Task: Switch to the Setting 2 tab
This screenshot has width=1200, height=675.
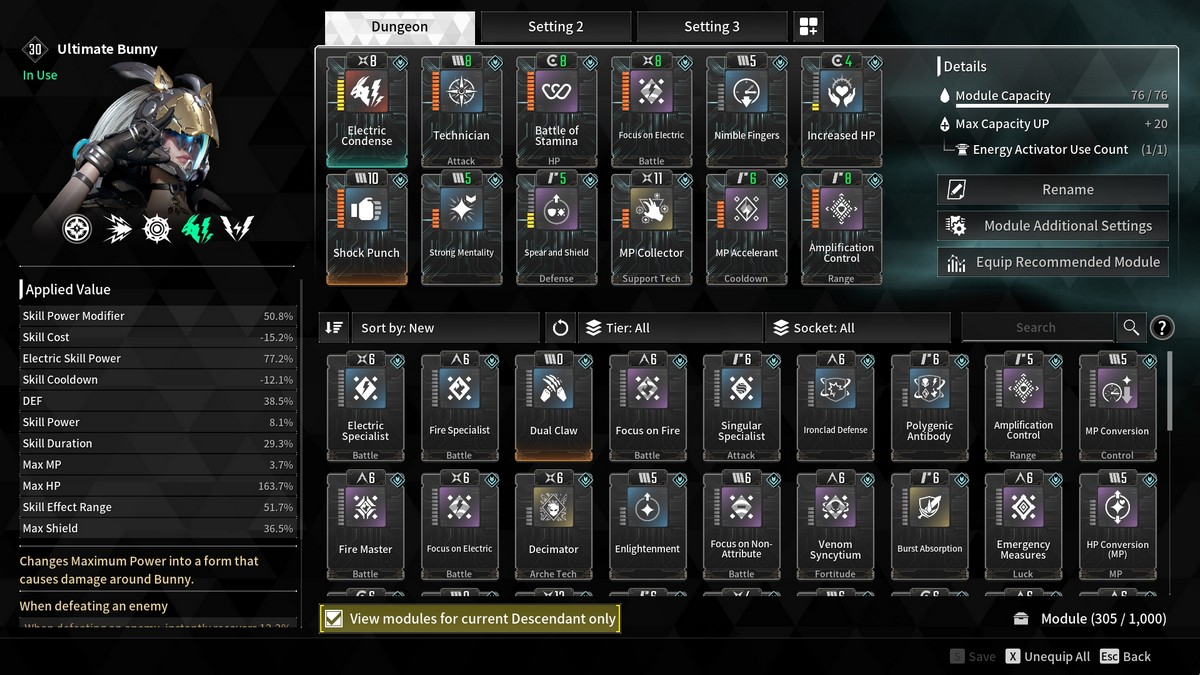Action: click(555, 27)
